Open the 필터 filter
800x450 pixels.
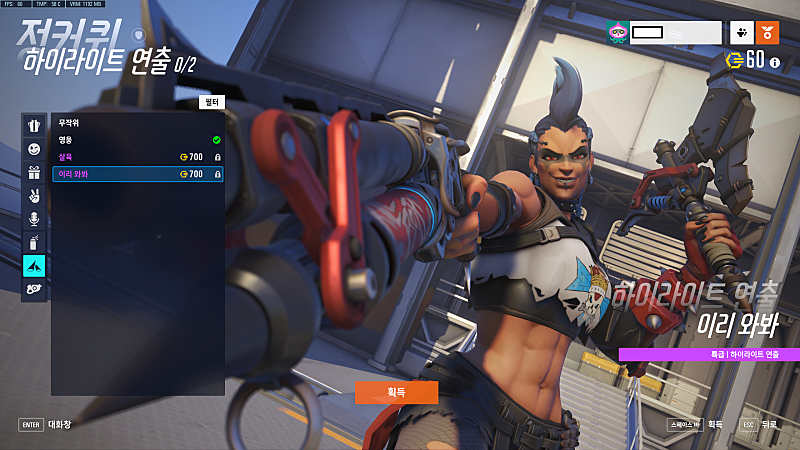[x=210, y=102]
